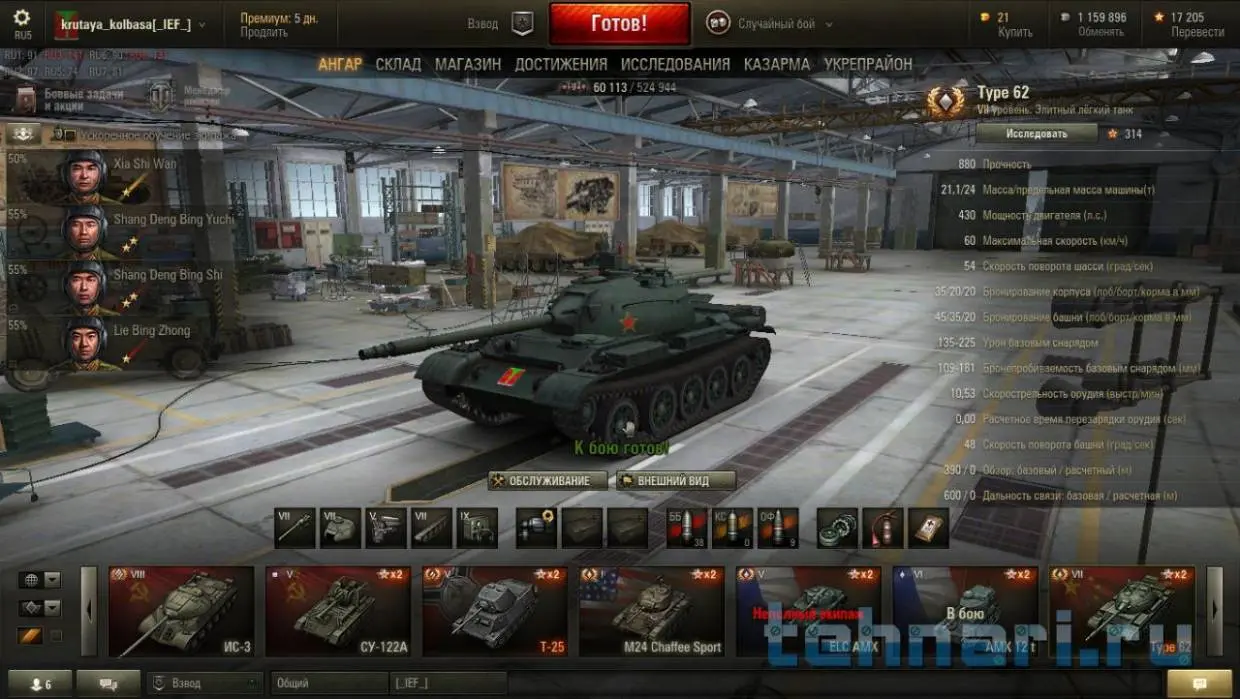Click the red Готов! battle button
The width and height of the screenshot is (1240, 699).
point(619,24)
